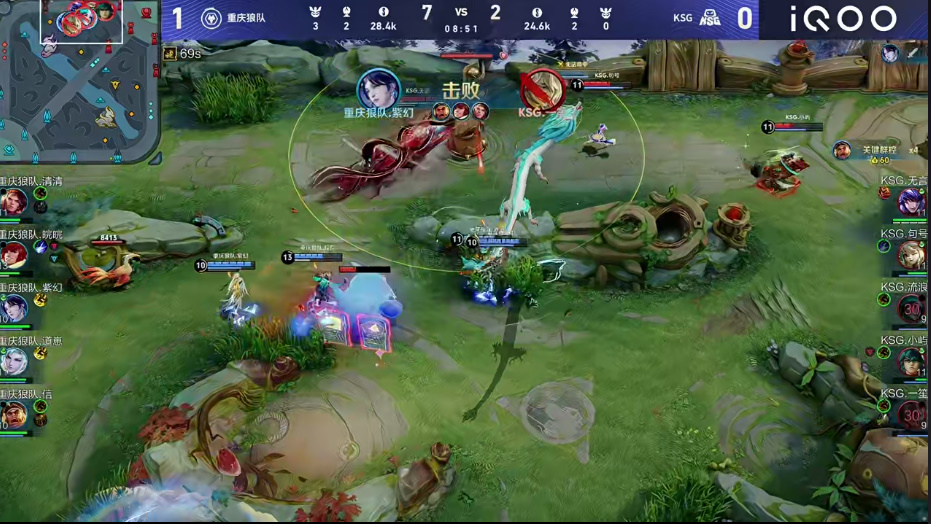The height and width of the screenshot is (524, 931).
Task: Select player 重庆狼队.皖皖 portrait
Action: [x=13, y=255]
